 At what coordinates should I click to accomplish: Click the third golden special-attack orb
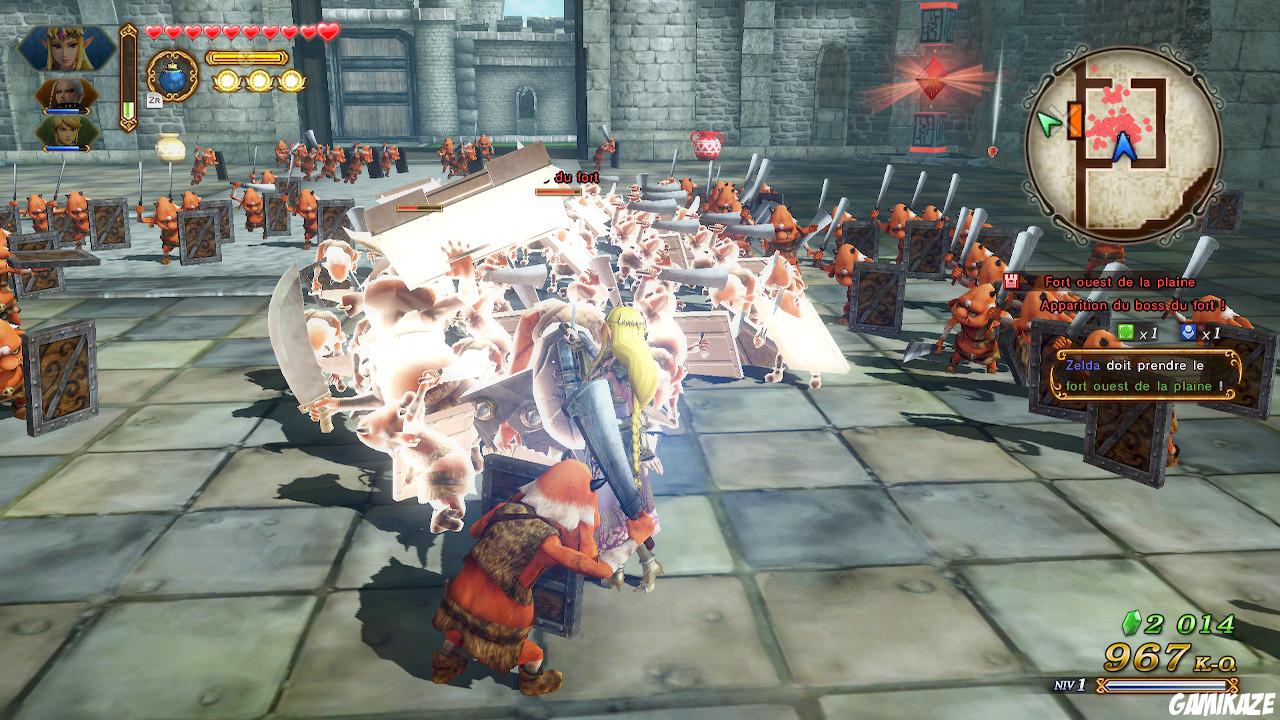point(292,81)
